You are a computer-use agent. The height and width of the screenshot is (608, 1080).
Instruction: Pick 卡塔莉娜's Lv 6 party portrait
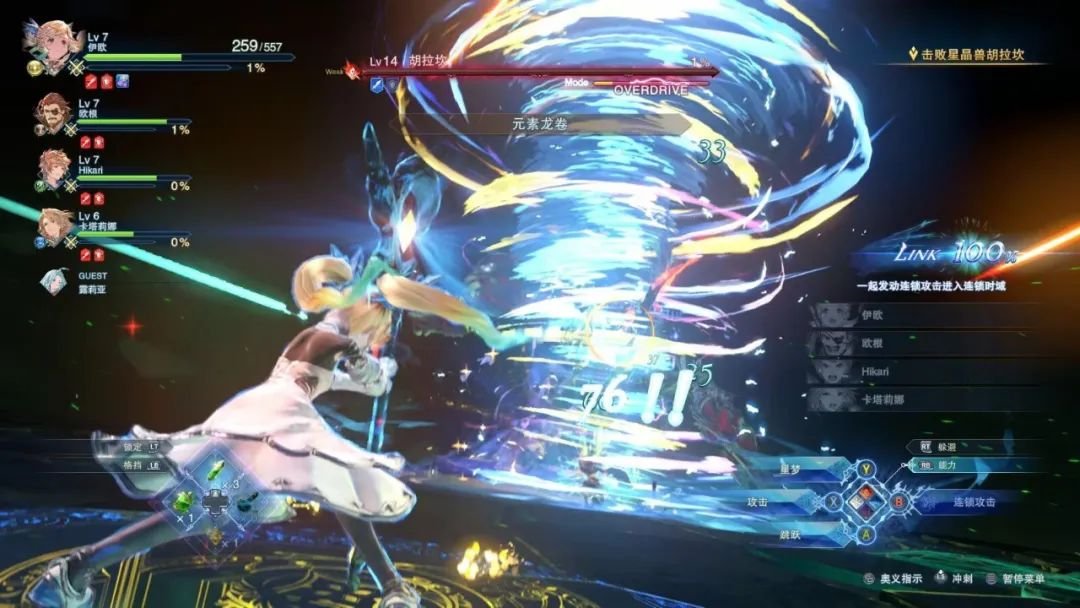pos(54,226)
